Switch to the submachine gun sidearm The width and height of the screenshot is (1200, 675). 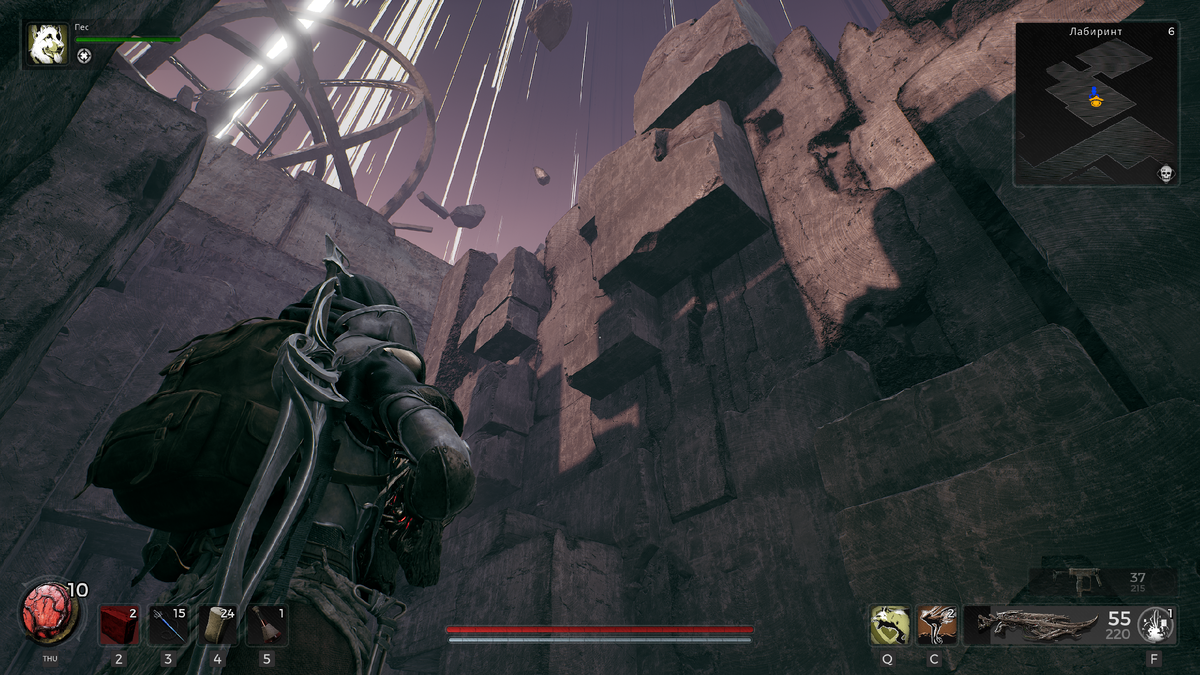[x=1083, y=579]
